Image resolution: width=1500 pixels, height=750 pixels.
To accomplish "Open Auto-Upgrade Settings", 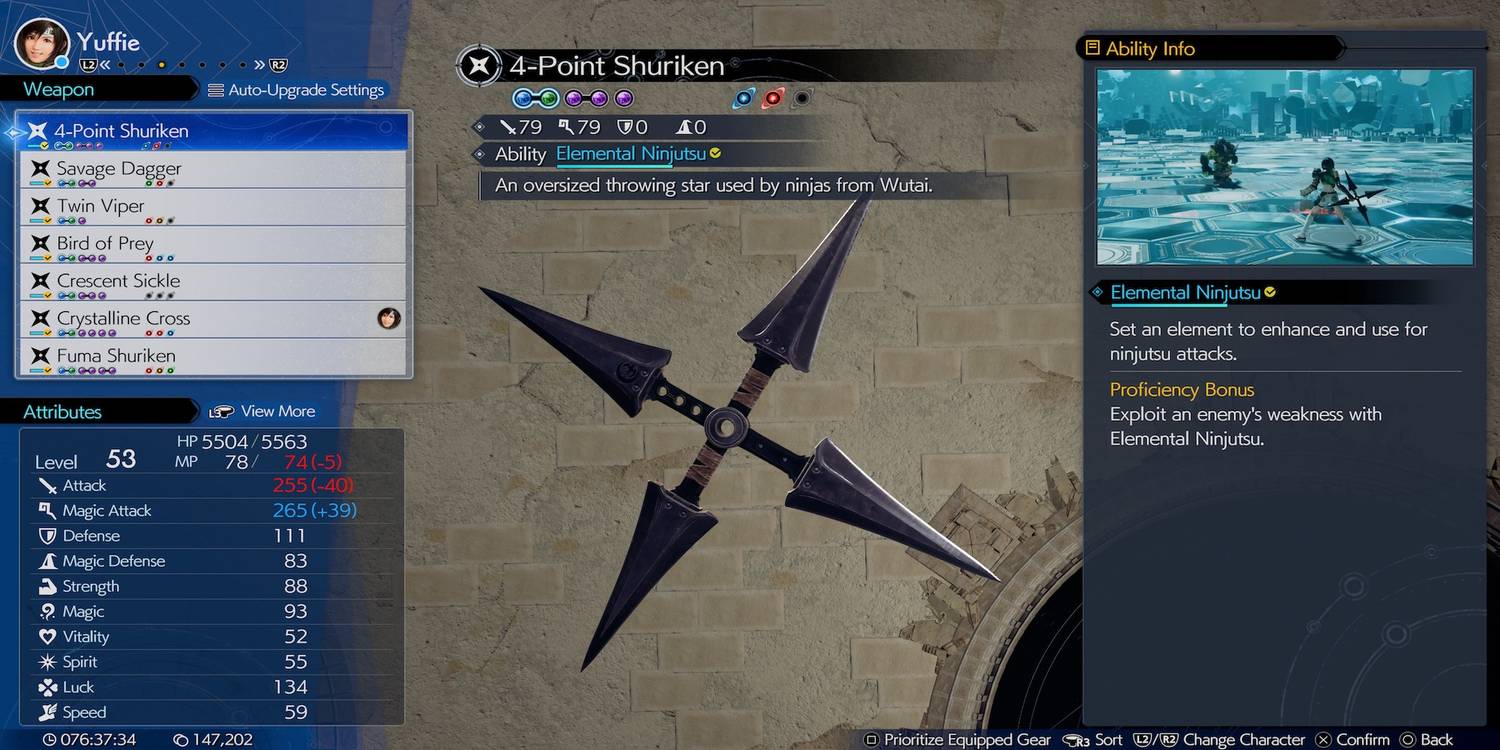I will tap(296, 90).
